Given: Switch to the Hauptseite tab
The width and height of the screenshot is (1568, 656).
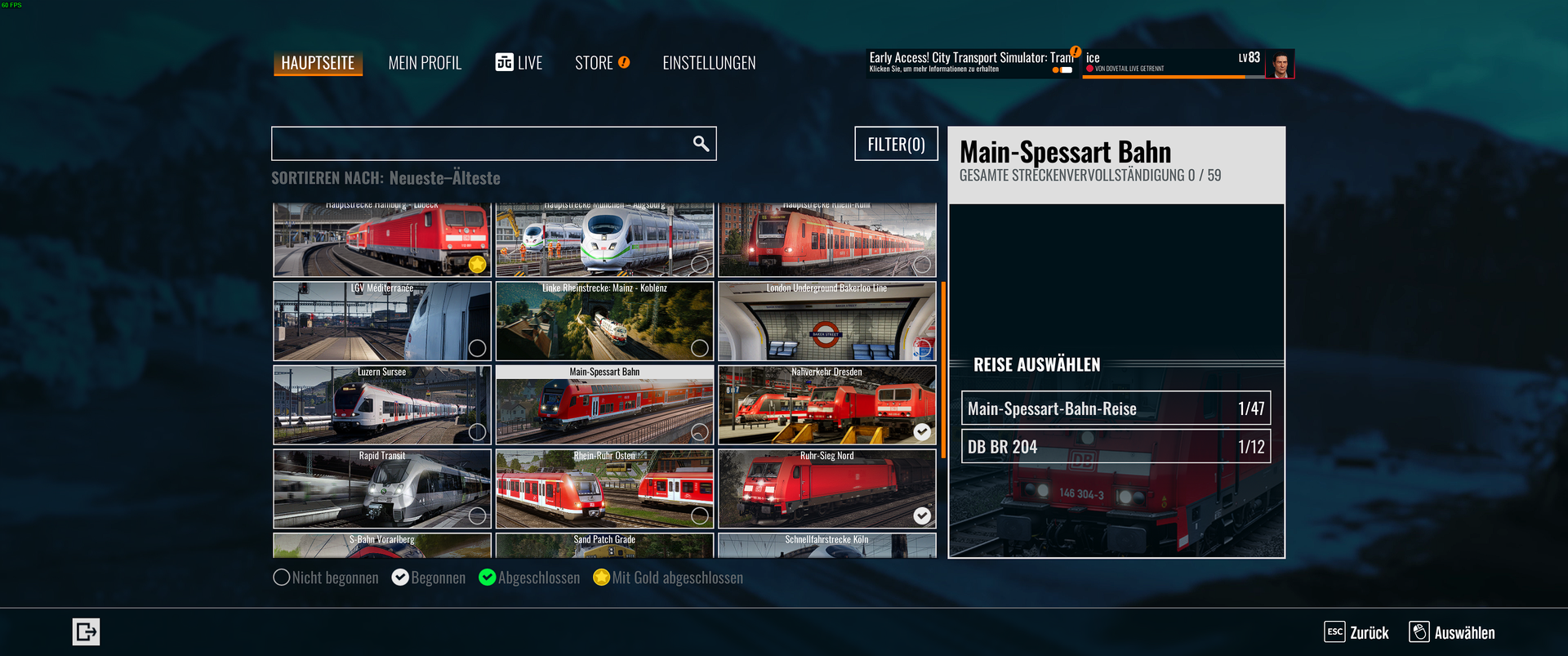Looking at the screenshot, I should (318, 63).
